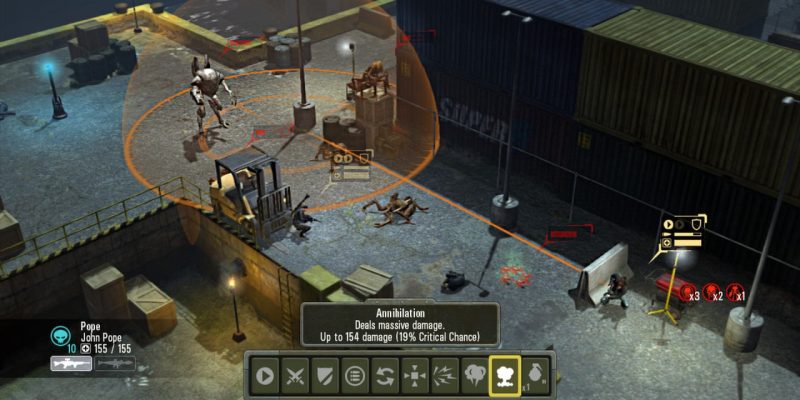The width and height of the screenshot is (800, 400).
Task: Select the converging arrows ability
Action: click(415, 375)
